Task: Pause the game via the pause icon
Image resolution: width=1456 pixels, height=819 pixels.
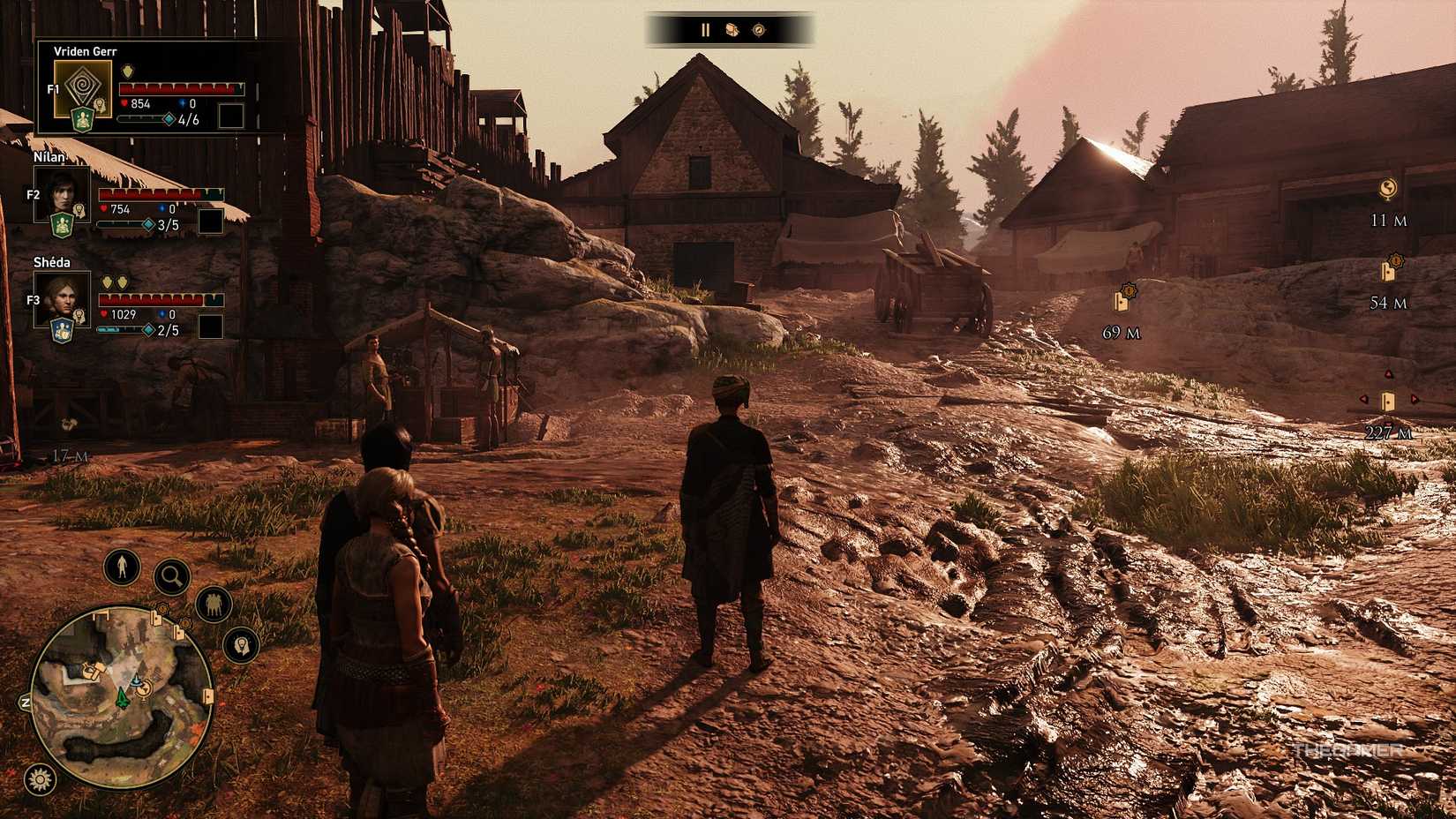Action: [705, 30]
